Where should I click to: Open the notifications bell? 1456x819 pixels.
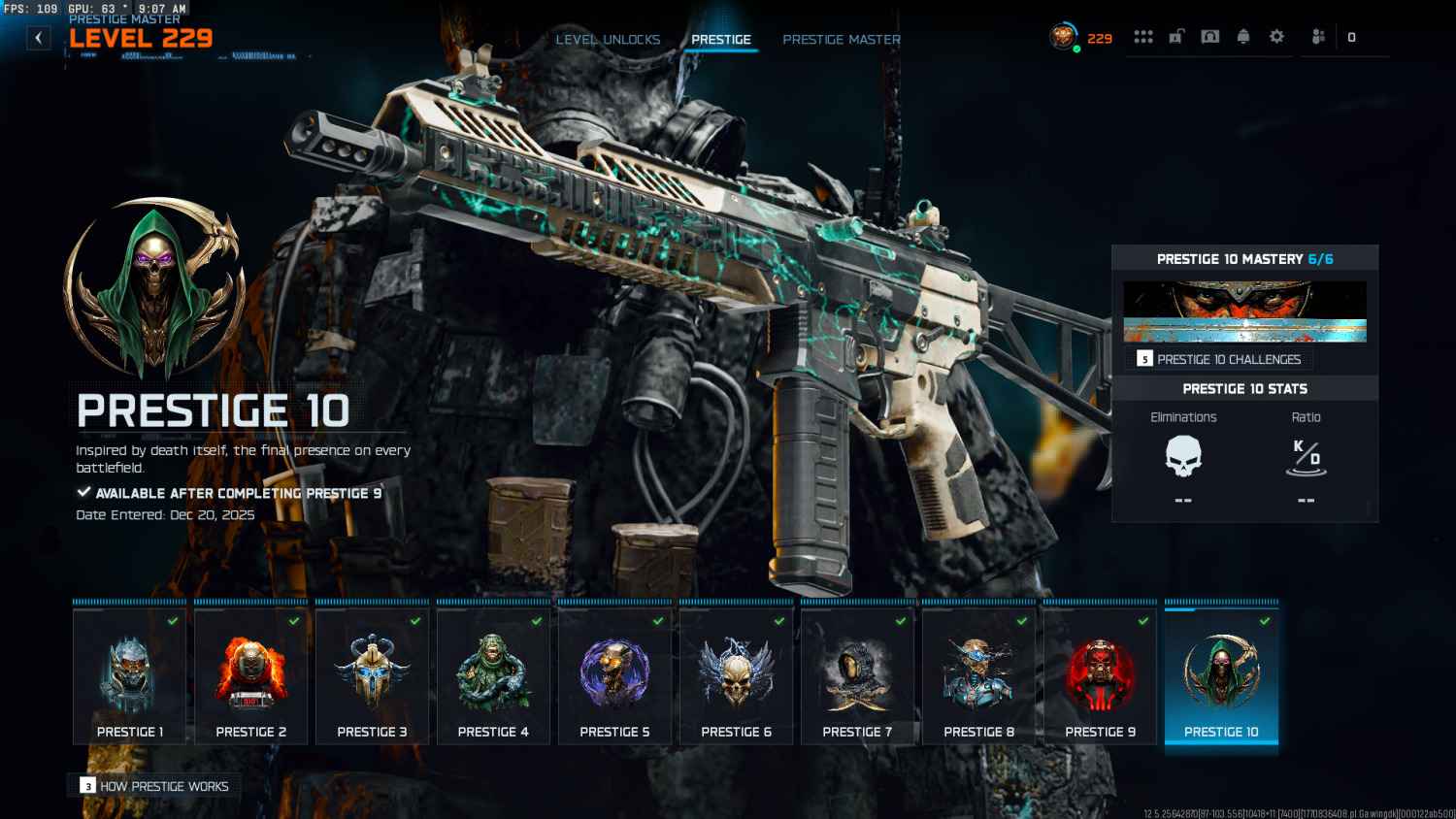pyautogui.click(x=1243, y=37)
